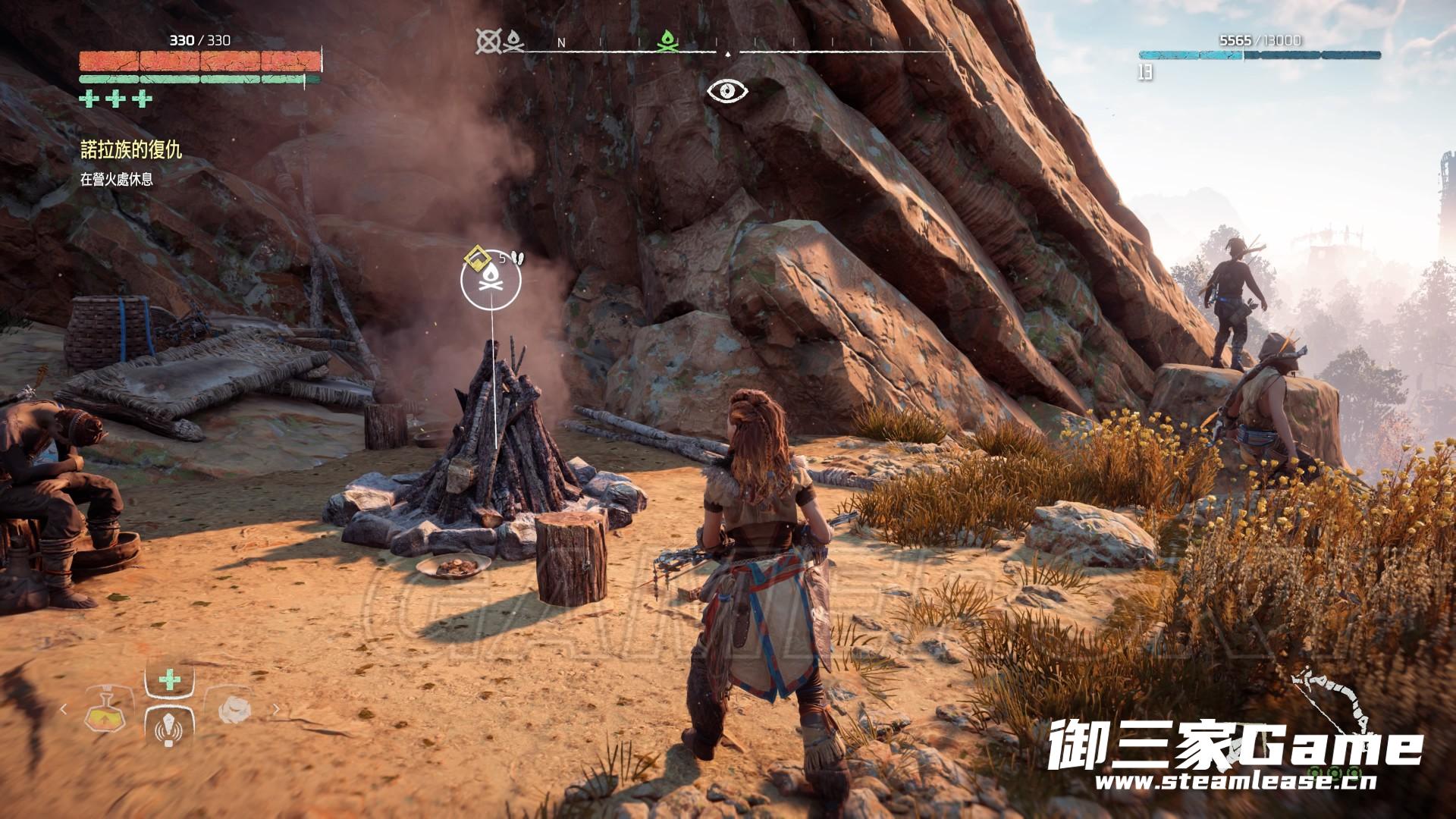Image resolution: width=1456 pixels, height=819 pixels.
Task: Click the grey campfire compass icon
Action: (x=514, y=42)
